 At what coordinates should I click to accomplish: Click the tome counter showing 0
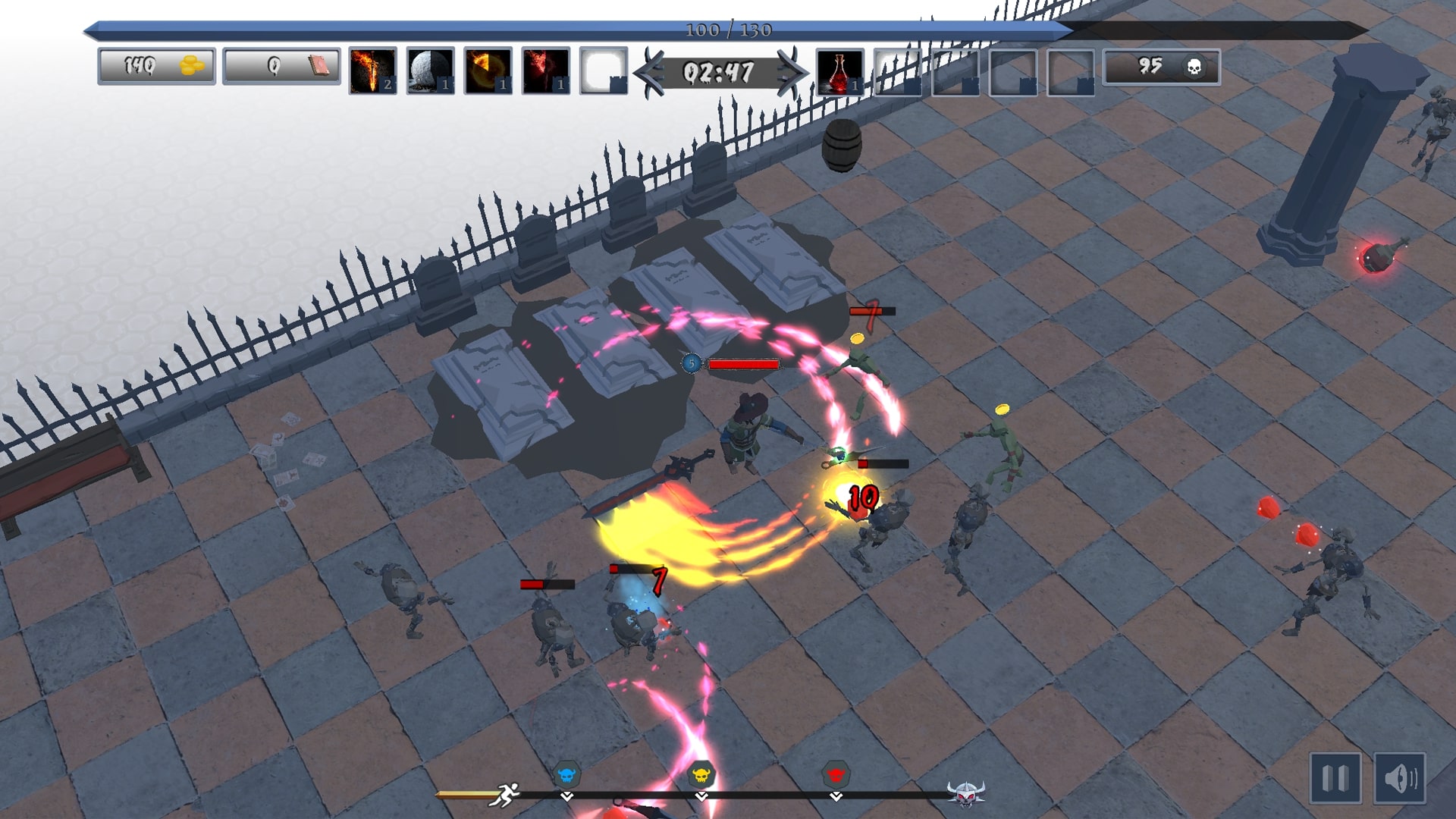[281, 67]
